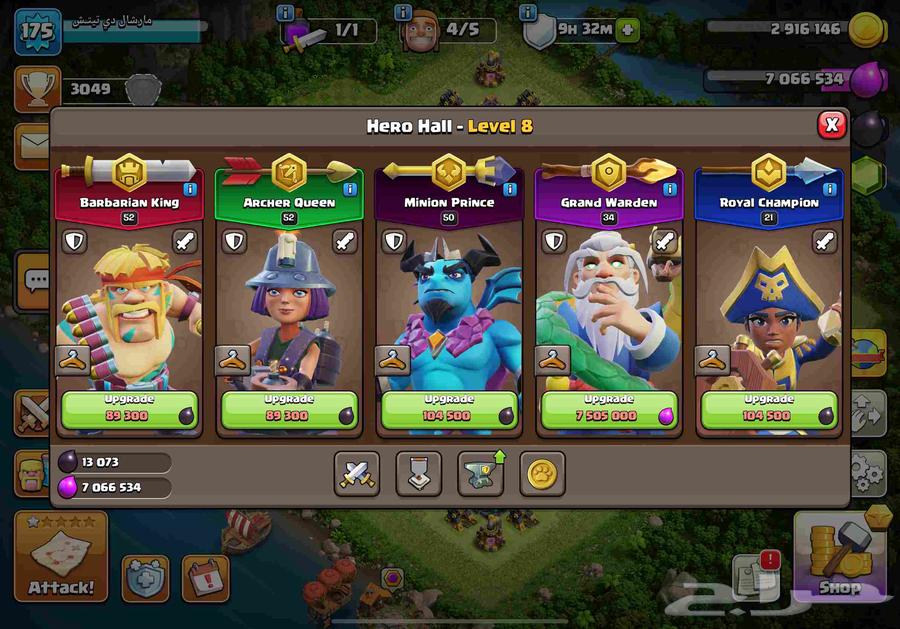Open the pets paw button
The height and width of the screenshot is (629, 900).
[542, 473]
